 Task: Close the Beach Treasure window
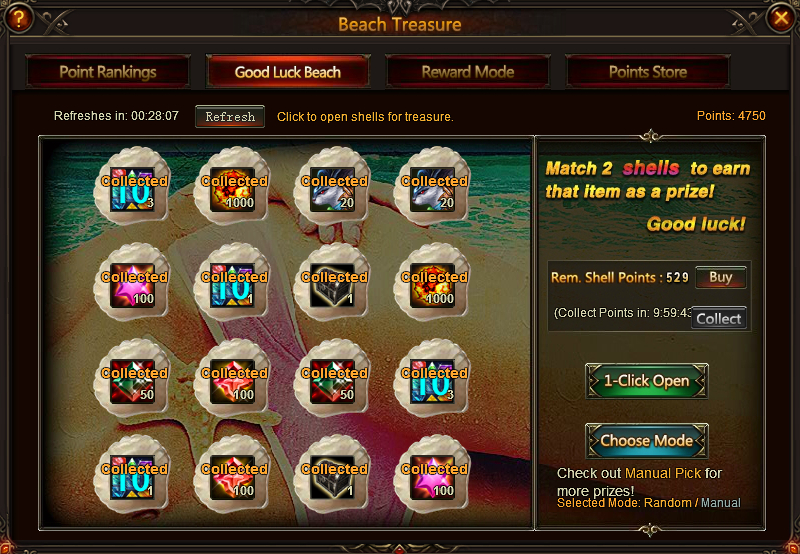[781, 18]
